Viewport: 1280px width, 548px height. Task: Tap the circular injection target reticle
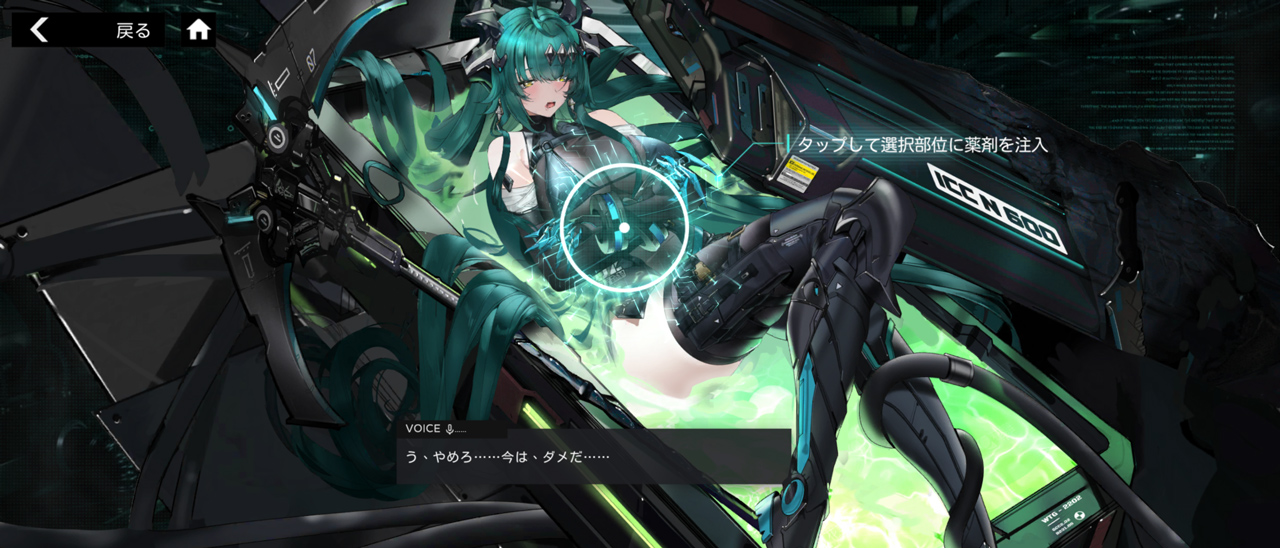(624, 228)
